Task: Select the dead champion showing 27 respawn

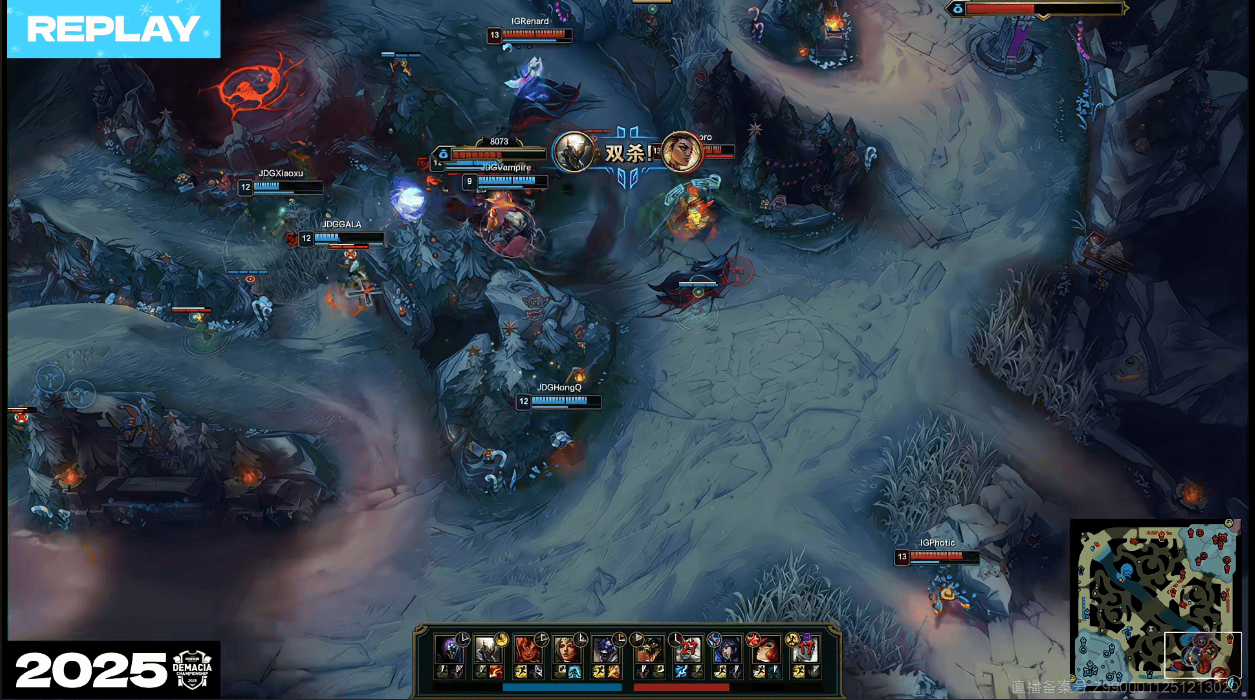Action: pyautogui.click(x=688, y=648)
